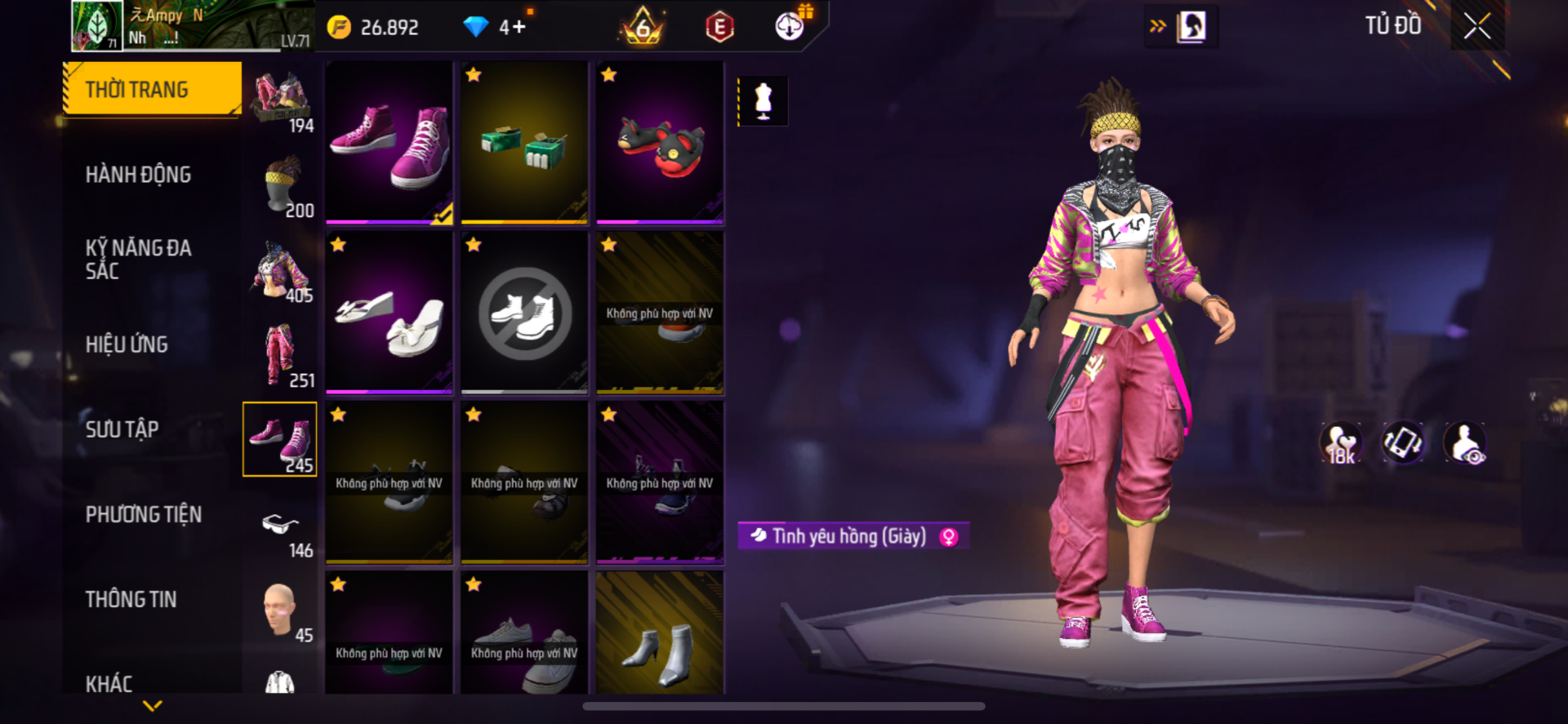Close the wardrobe with the X button
1568x724 pixels.
[x=1477, y=26]
